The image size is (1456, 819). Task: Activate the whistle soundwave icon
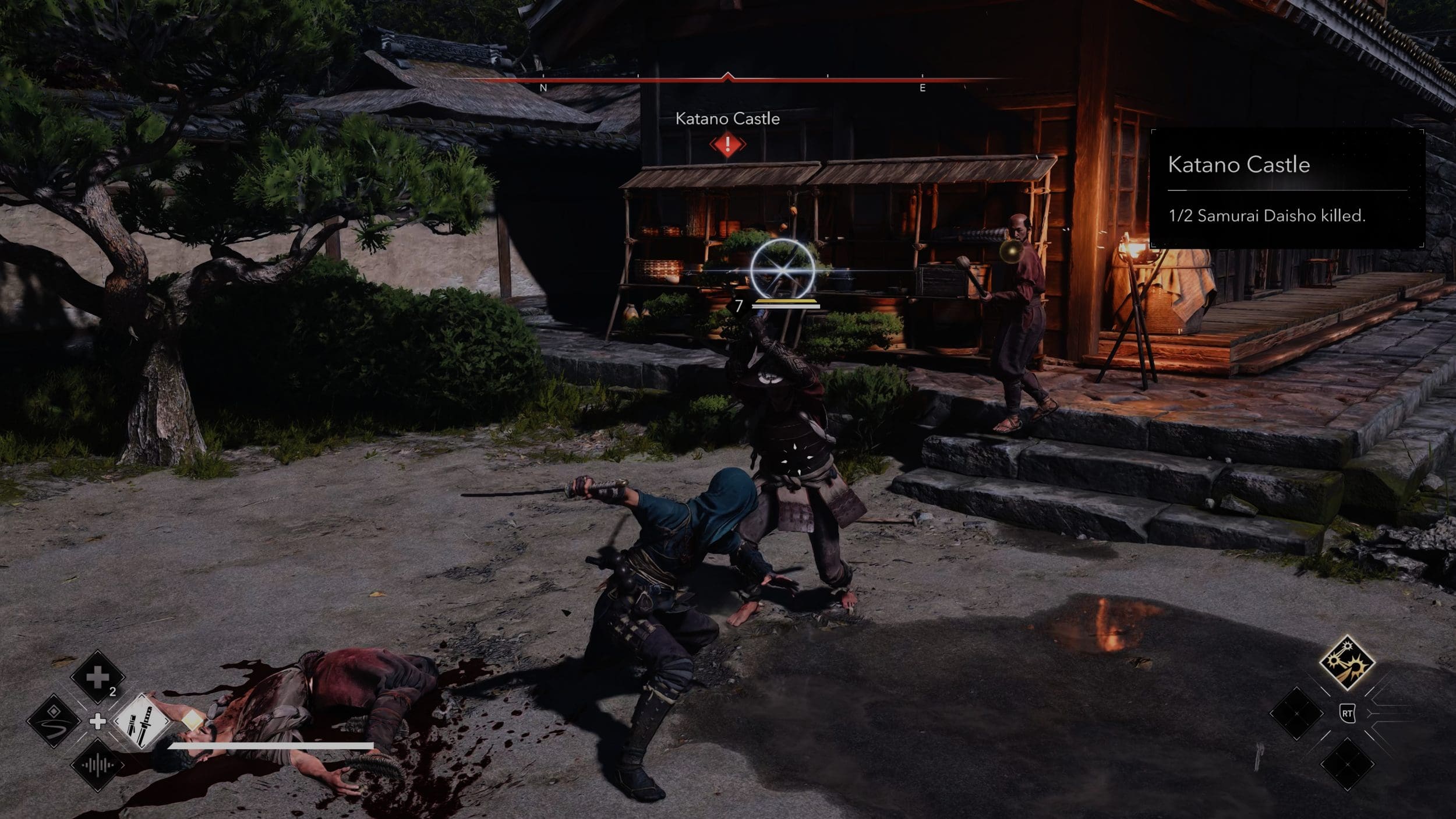[97, 765]
